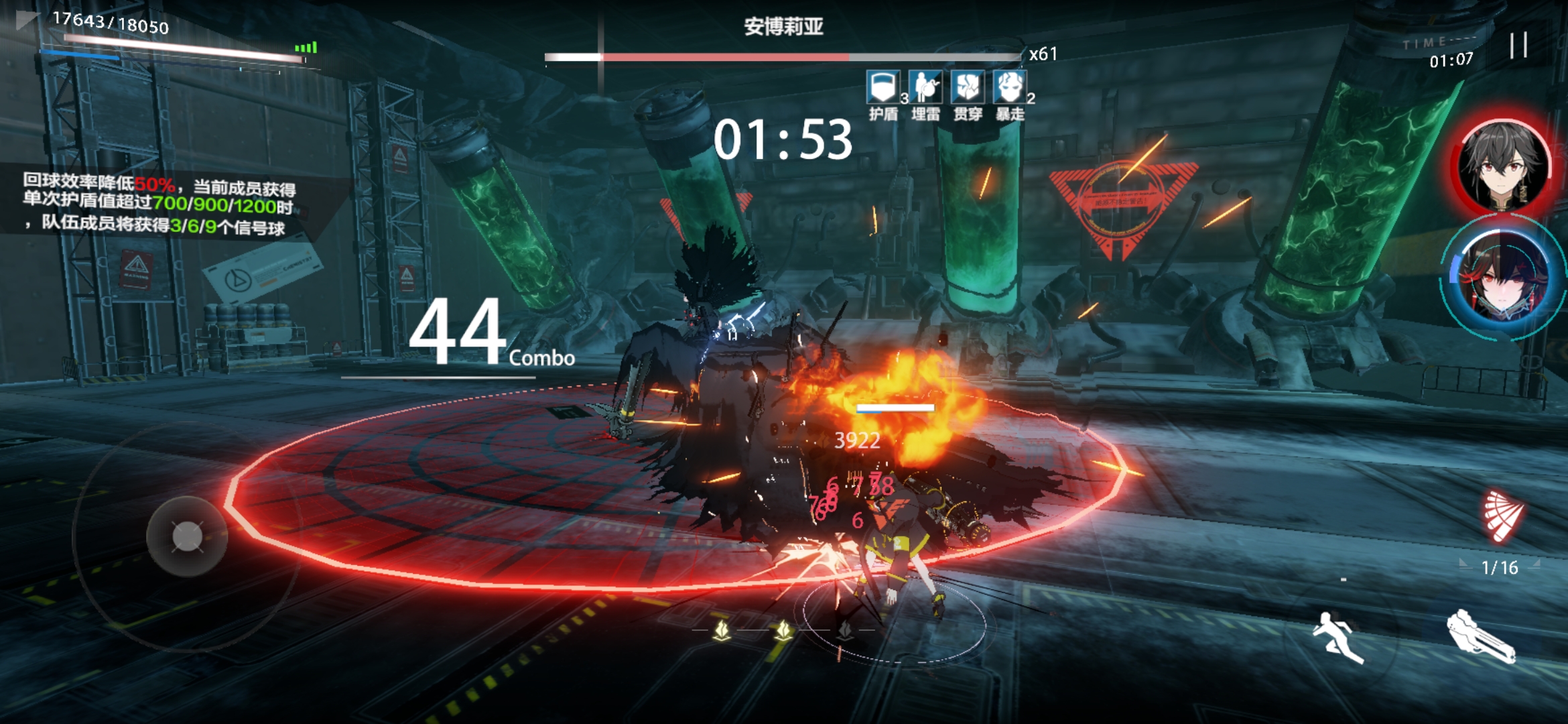Screen dimensions: 1568x724
Task: Pause the battle with the pause button
Action: coord(1518,46)
